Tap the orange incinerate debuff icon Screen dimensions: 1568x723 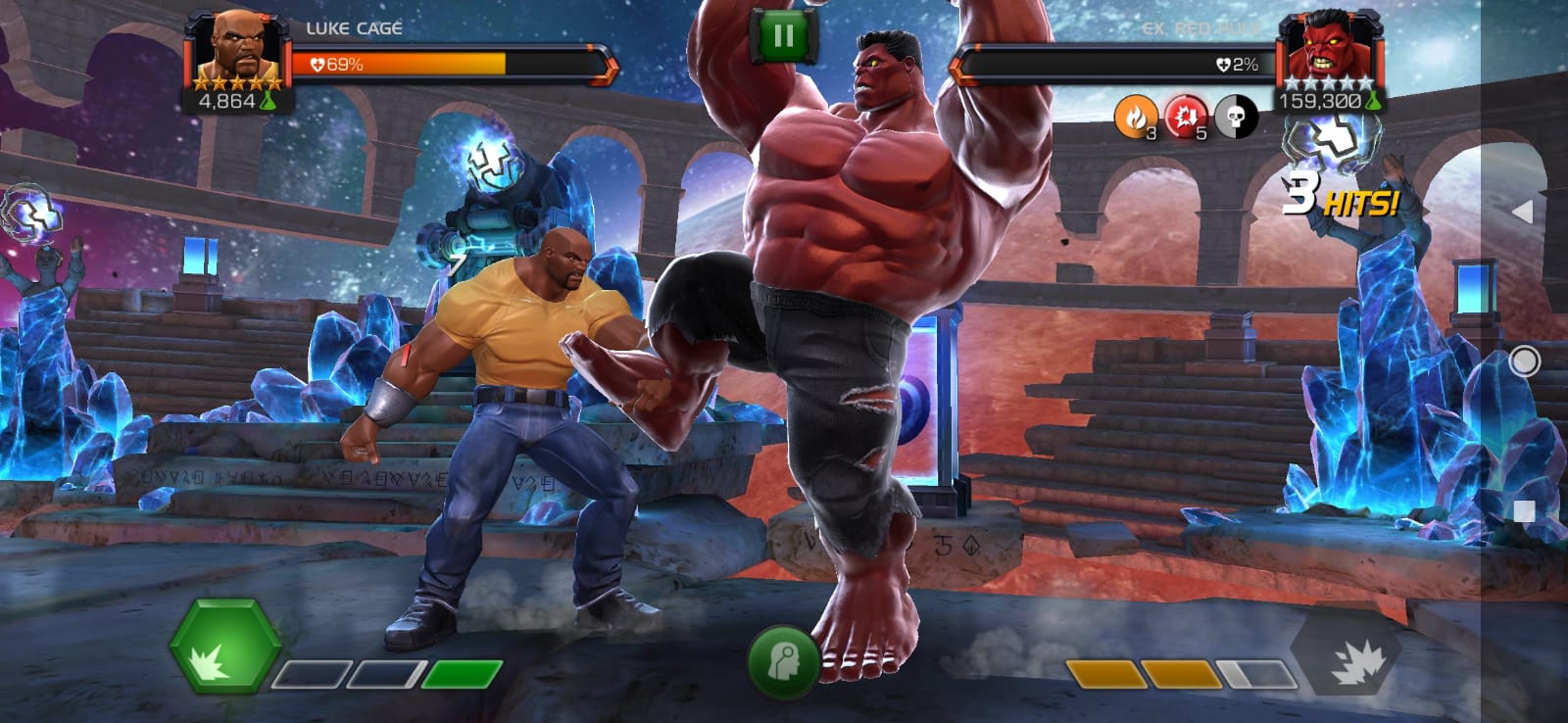coord(1135,118)
